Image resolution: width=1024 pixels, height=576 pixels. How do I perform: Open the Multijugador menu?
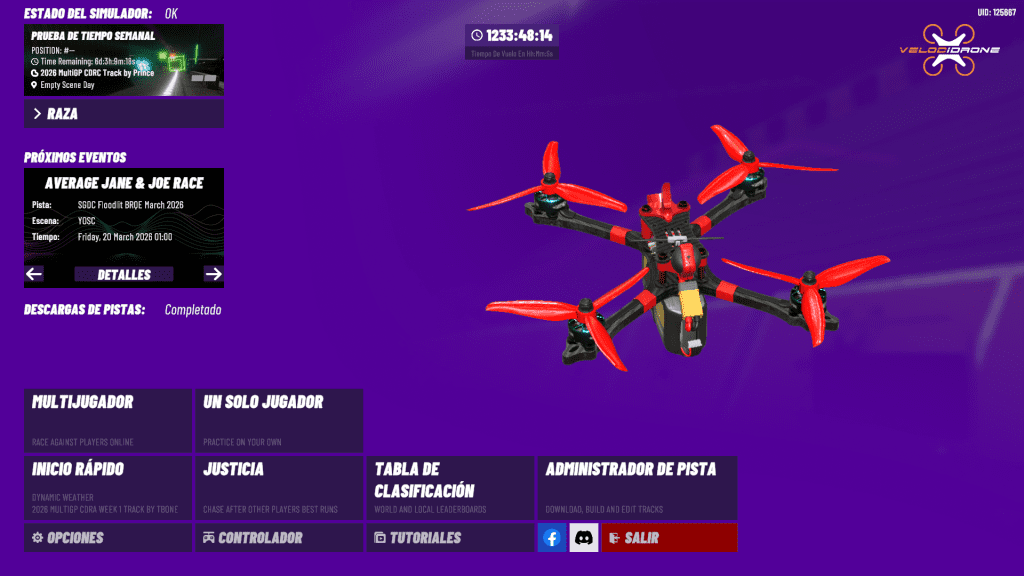click(x=107, y=420)
